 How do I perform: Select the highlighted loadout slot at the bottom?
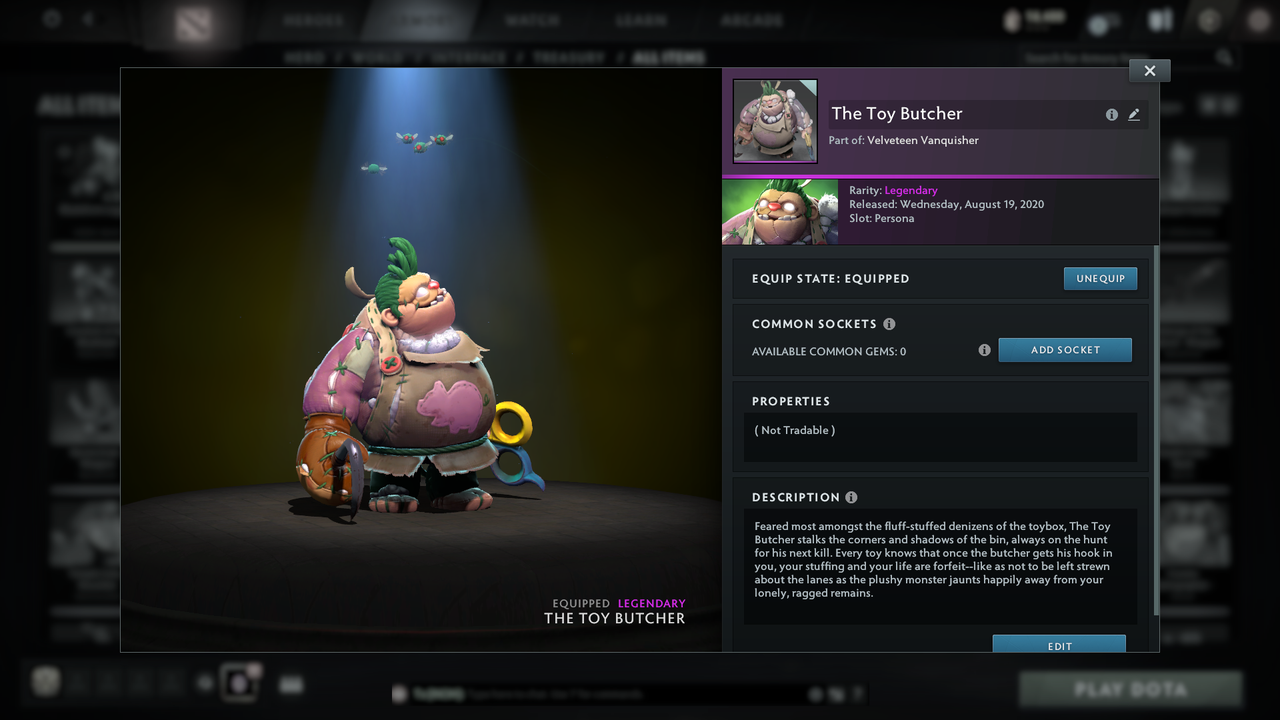[x=240, y=683]
